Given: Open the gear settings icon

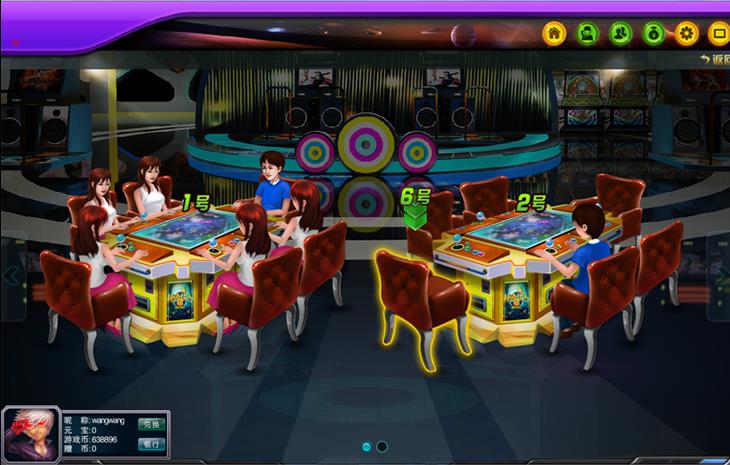Looking at the screenshot, I should (x=686, y=33).
